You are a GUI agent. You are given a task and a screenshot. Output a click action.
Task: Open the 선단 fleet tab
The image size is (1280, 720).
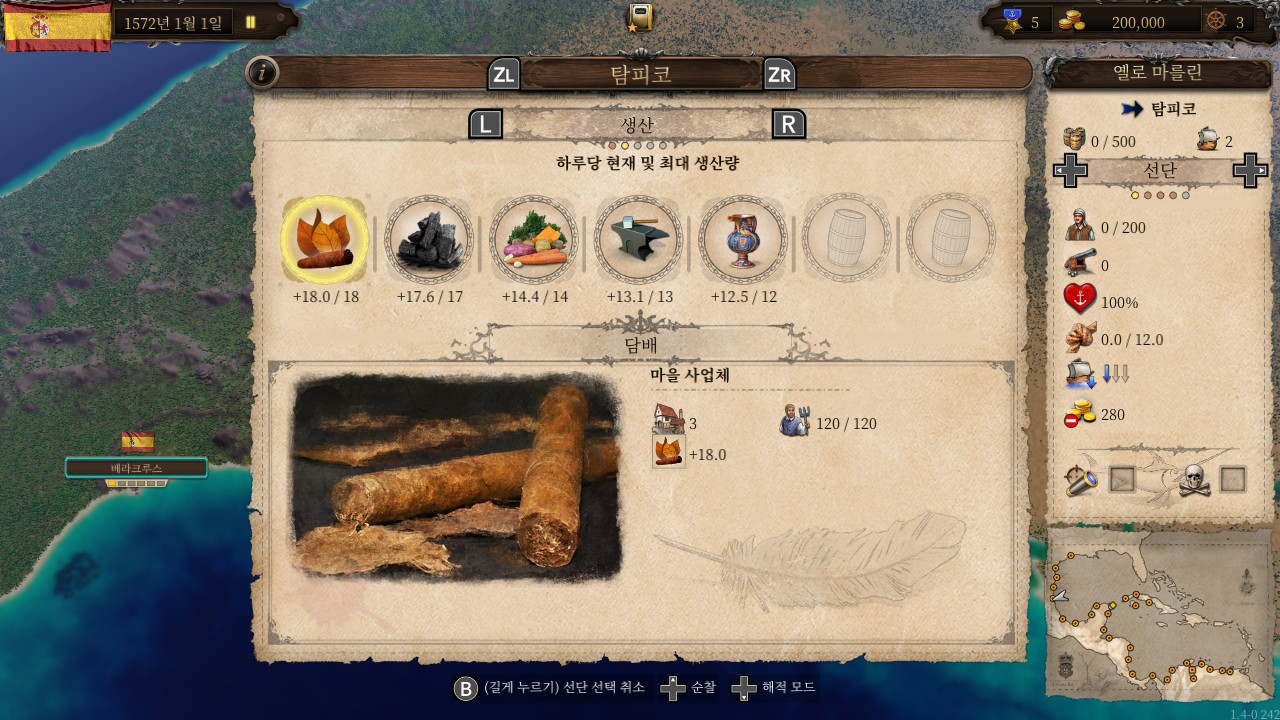1160,170
